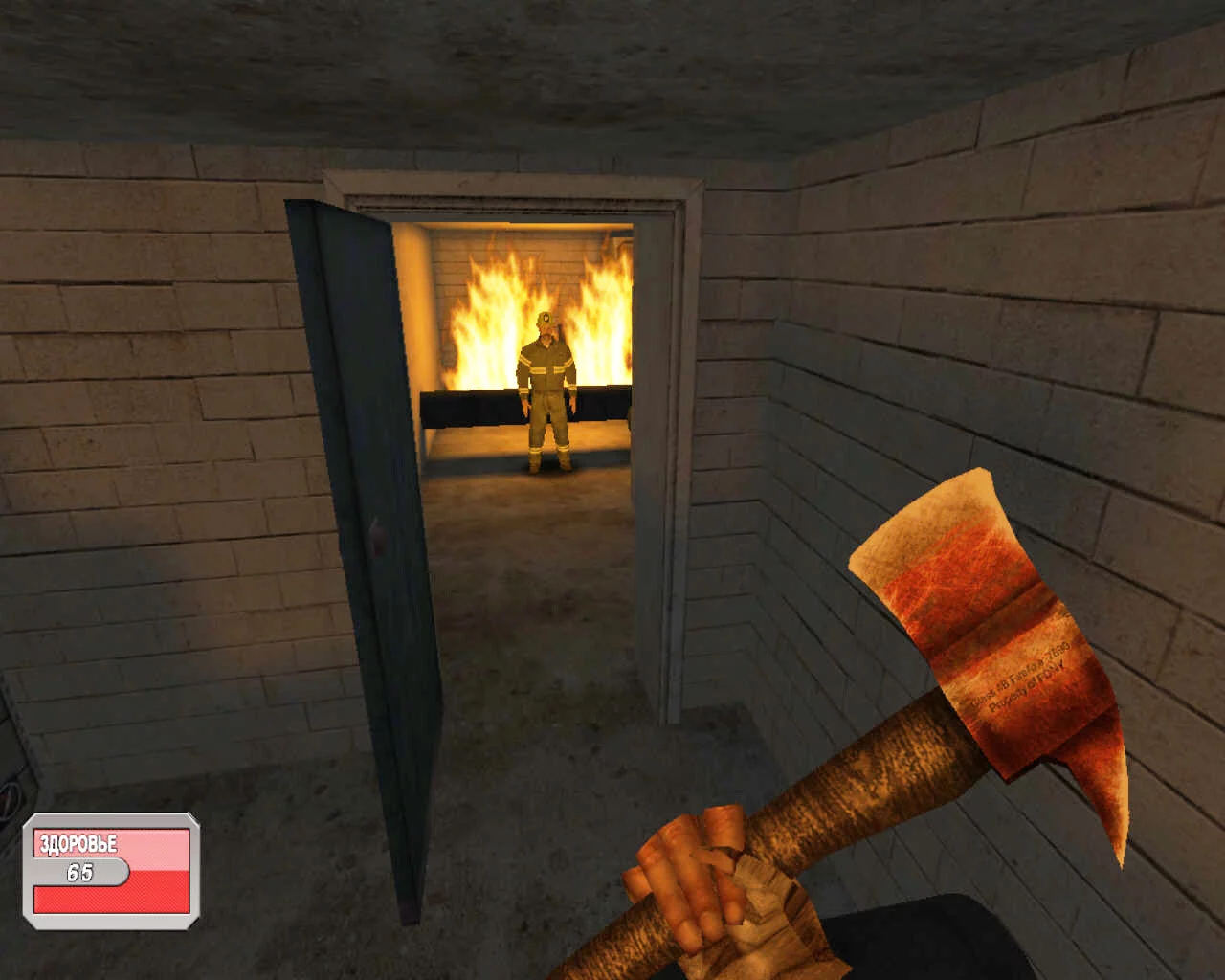Click the firefighter's helmet lamp

tap(545, 316)
